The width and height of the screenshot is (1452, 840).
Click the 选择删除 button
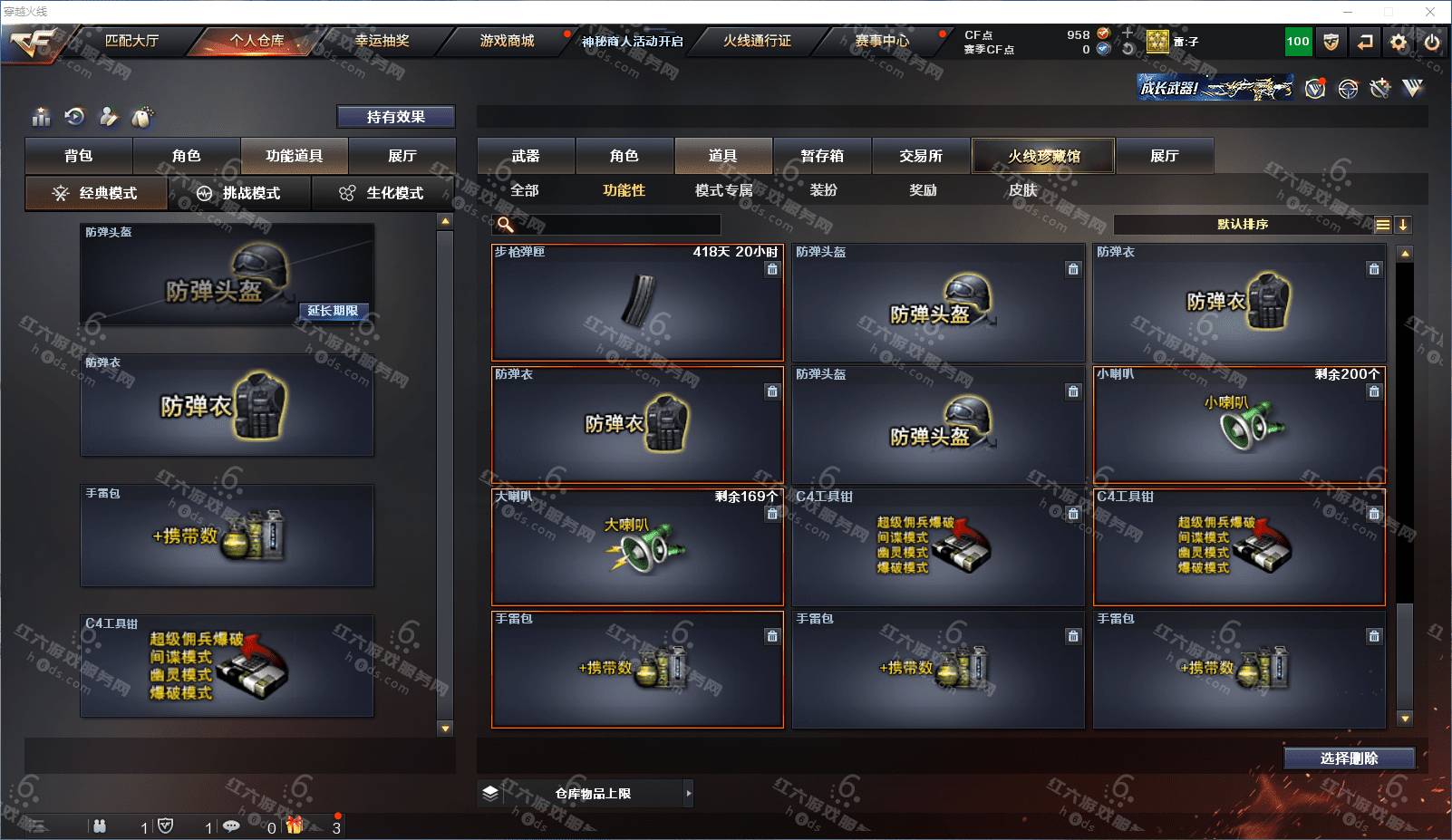pos(1349,758)
